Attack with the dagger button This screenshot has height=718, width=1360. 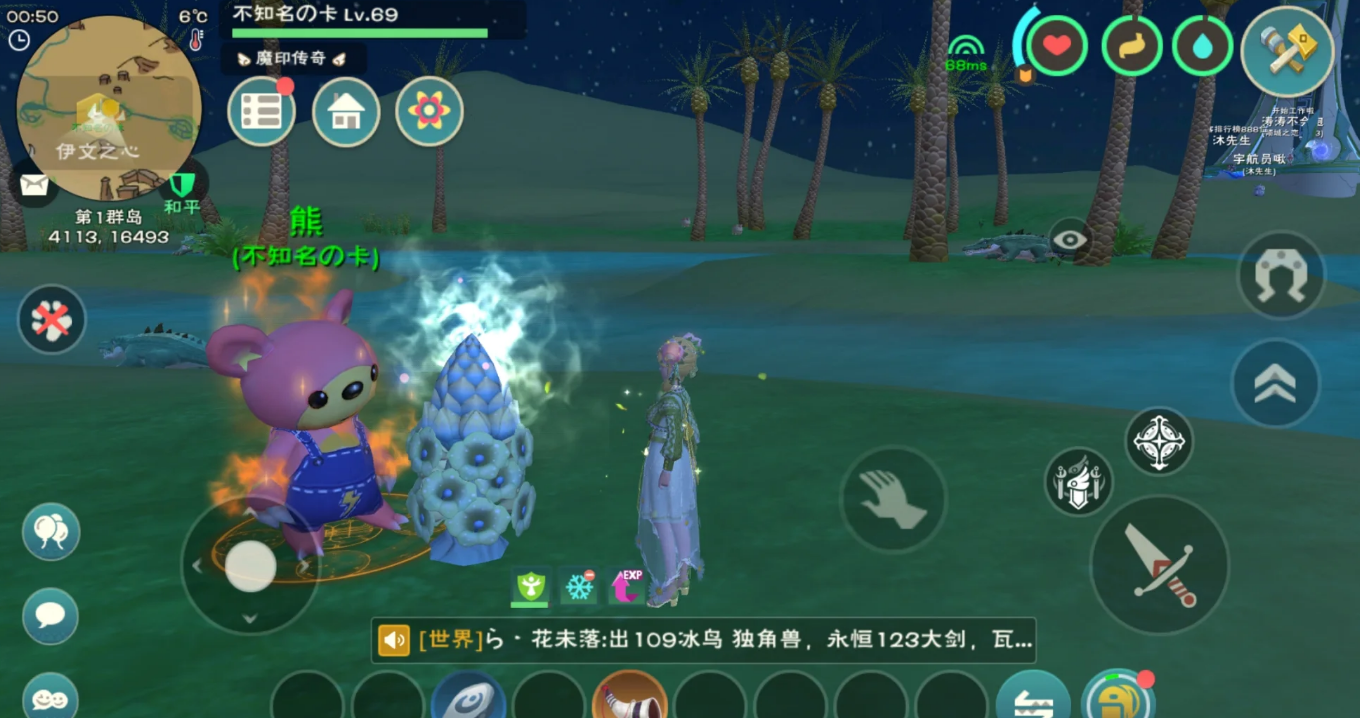tap(1159, 564)
